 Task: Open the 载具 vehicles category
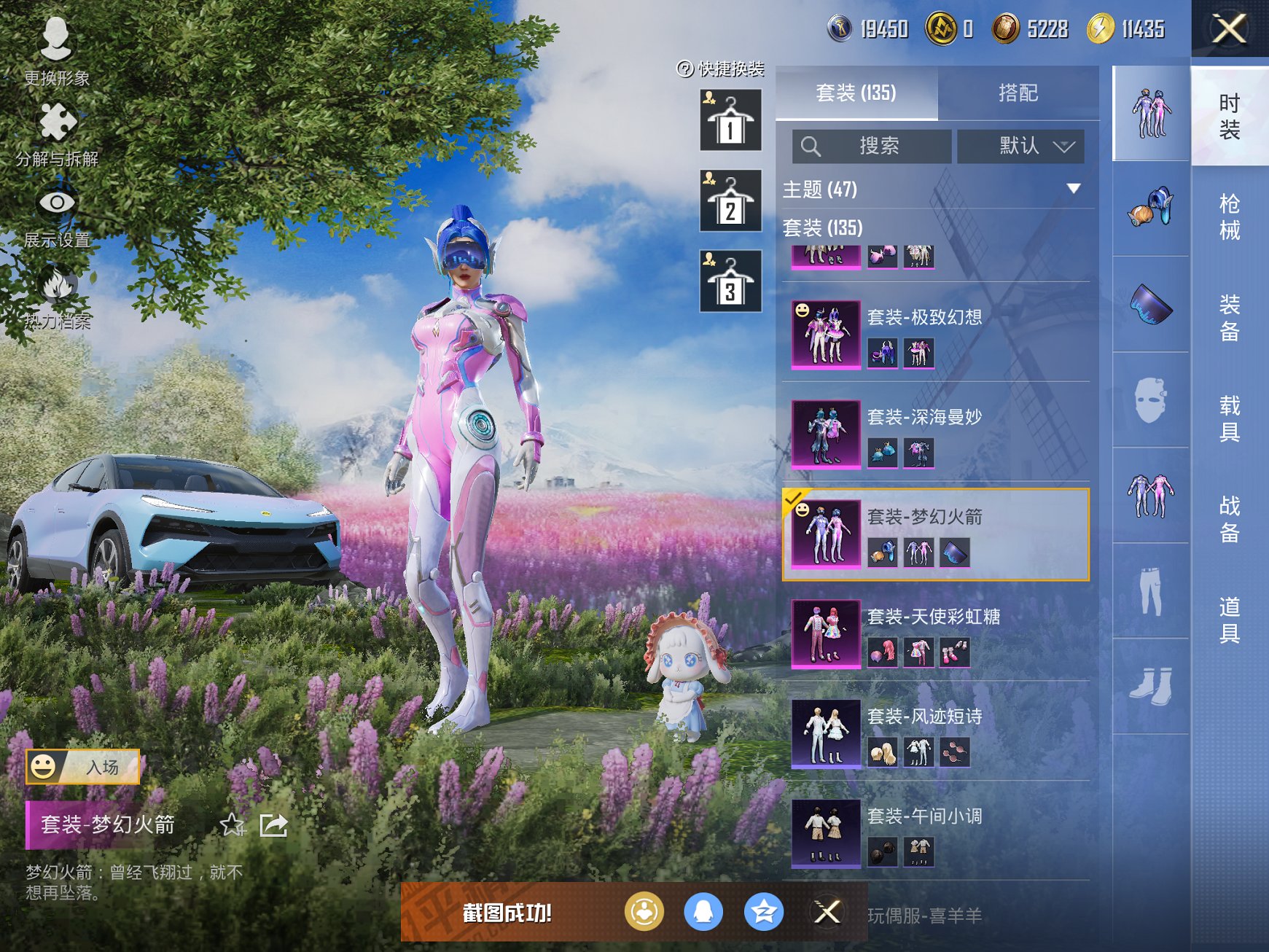coord(1230,418)
